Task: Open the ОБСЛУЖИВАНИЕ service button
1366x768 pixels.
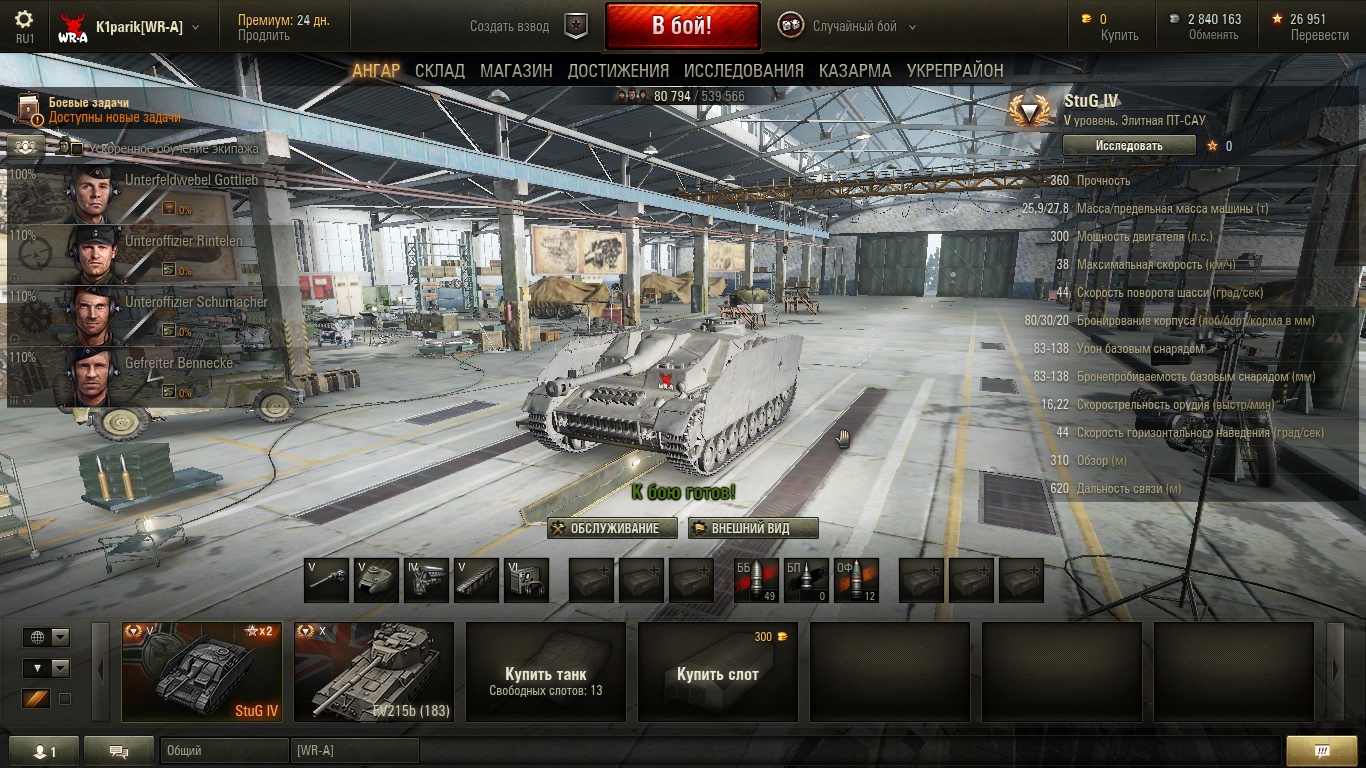Action: pyautogui.click(x=612, y=528)
